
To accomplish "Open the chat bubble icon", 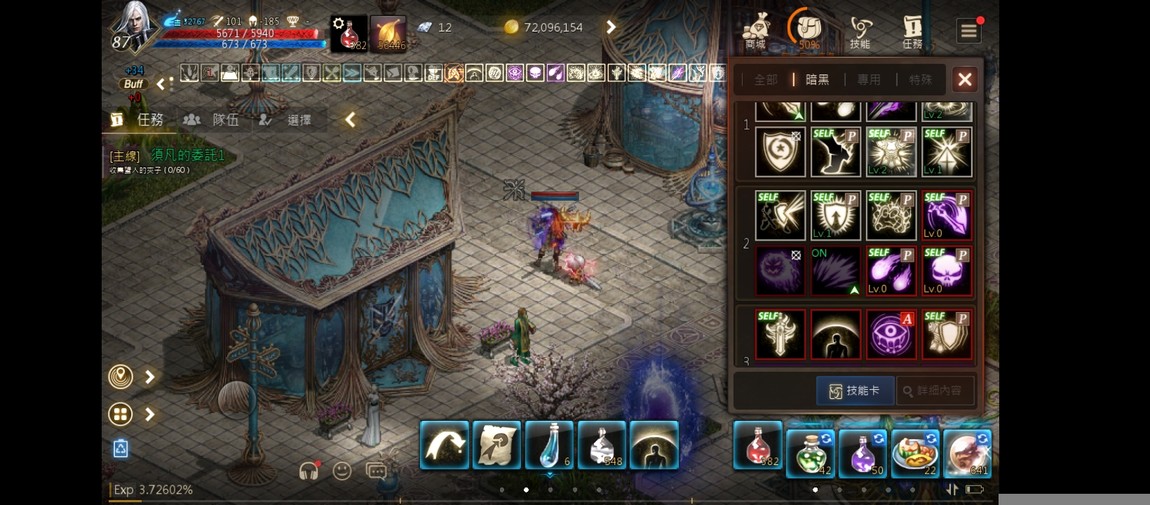I will click(x=377, y=471).
